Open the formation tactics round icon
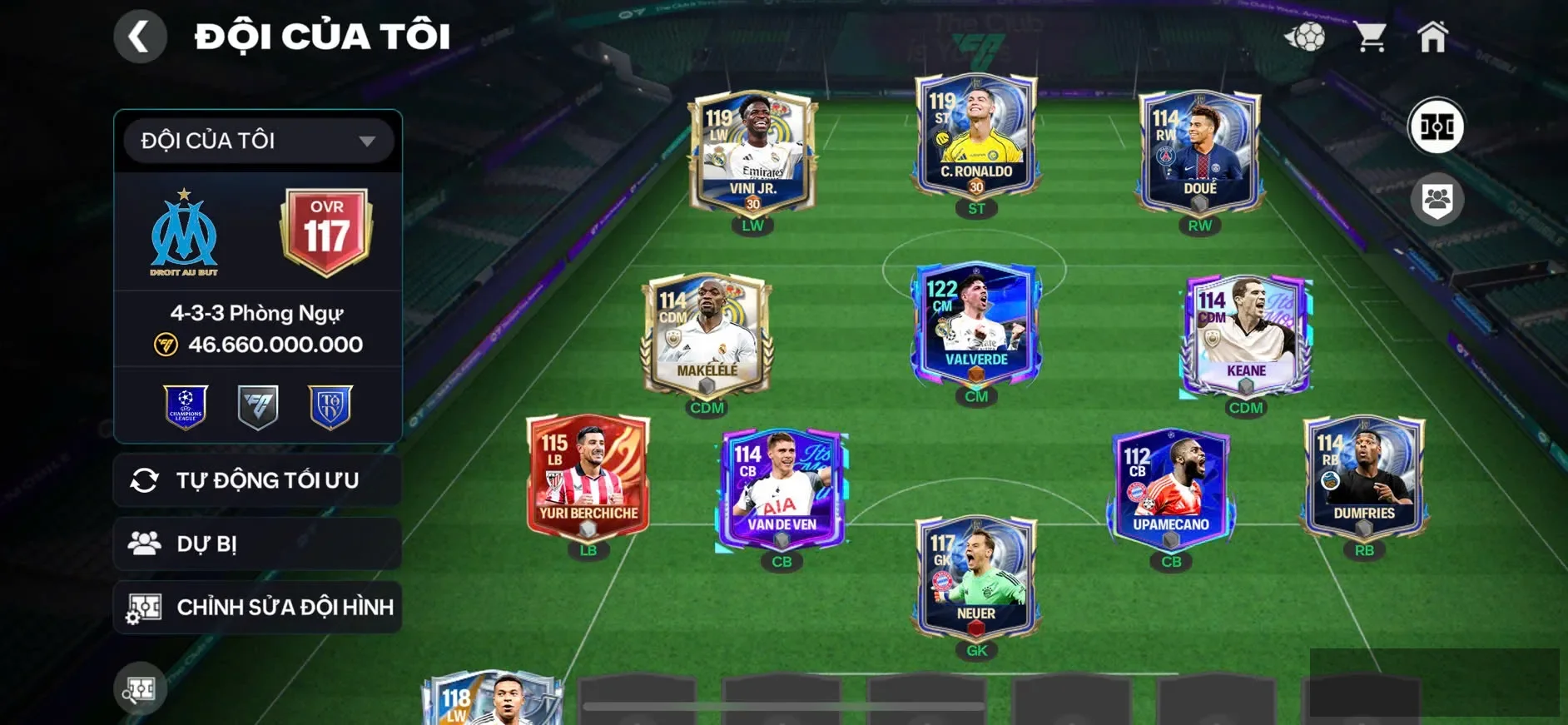 pos(1436,127)
